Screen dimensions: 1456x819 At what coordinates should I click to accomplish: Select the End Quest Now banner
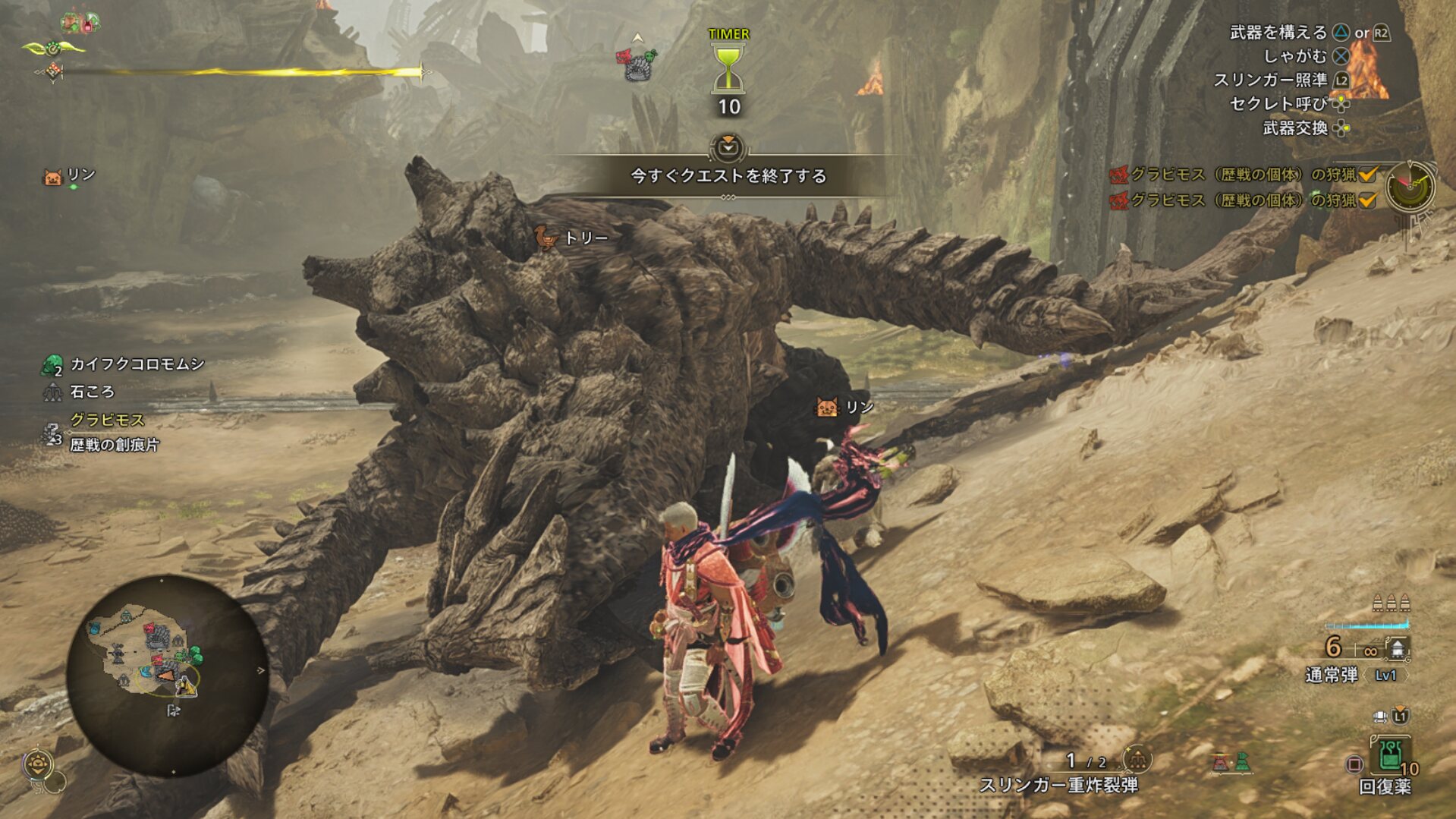[728, 175]
